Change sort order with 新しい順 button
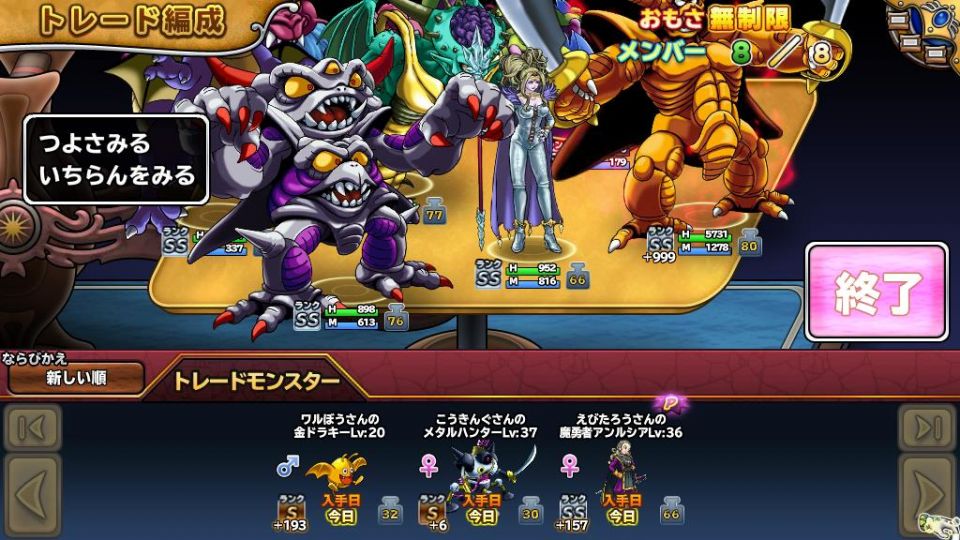The image size is (960, 540). point(76,378)
